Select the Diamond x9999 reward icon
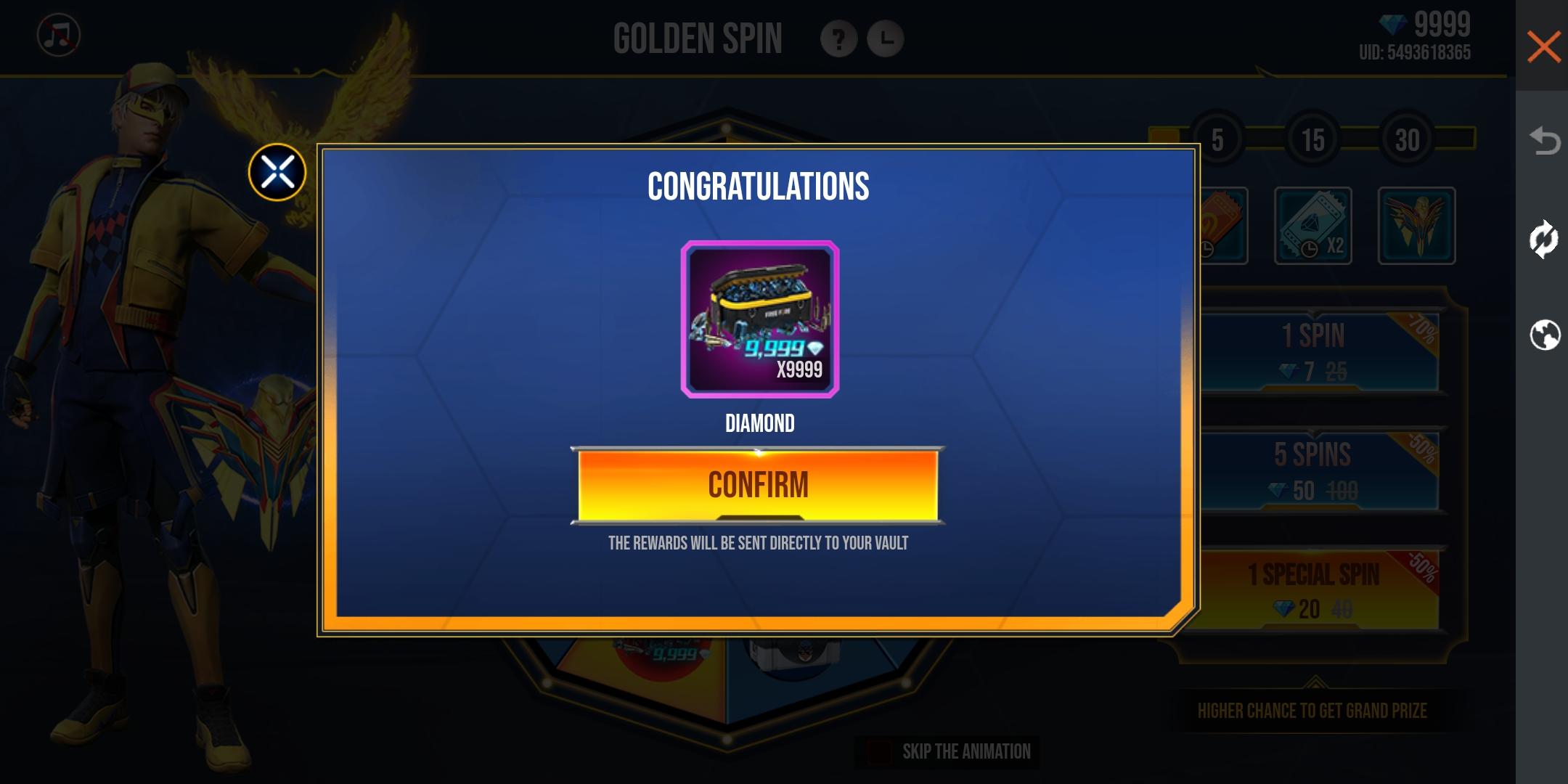 pos(759,319)
